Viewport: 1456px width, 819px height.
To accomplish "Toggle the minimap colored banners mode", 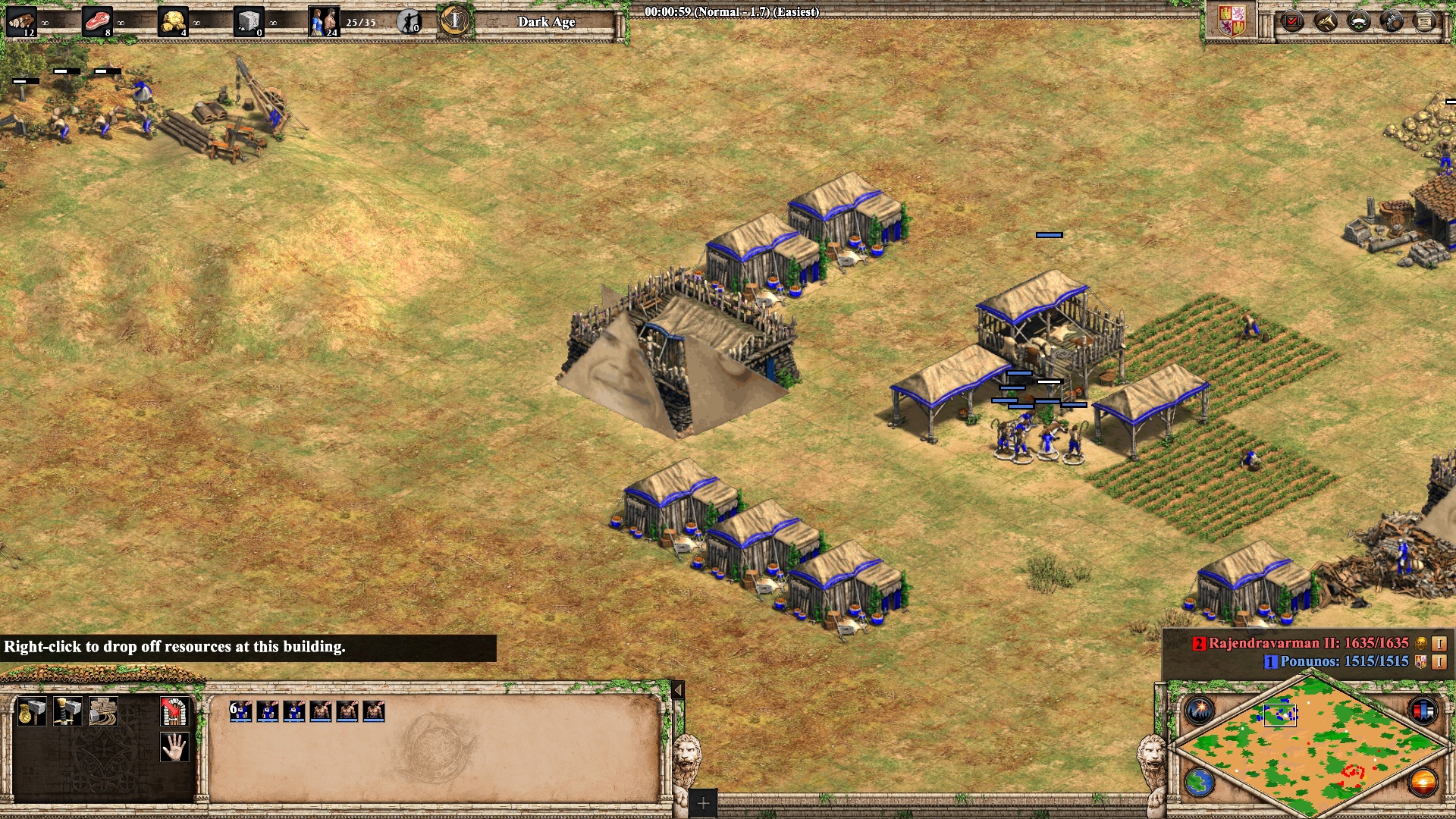I will tap(1423, 711).
